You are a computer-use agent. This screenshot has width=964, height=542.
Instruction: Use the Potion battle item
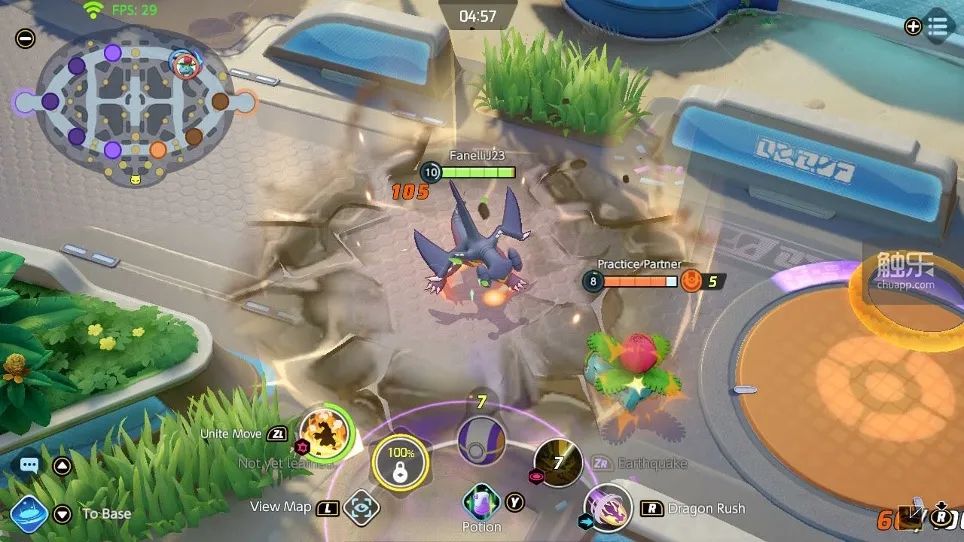point(481,501)
